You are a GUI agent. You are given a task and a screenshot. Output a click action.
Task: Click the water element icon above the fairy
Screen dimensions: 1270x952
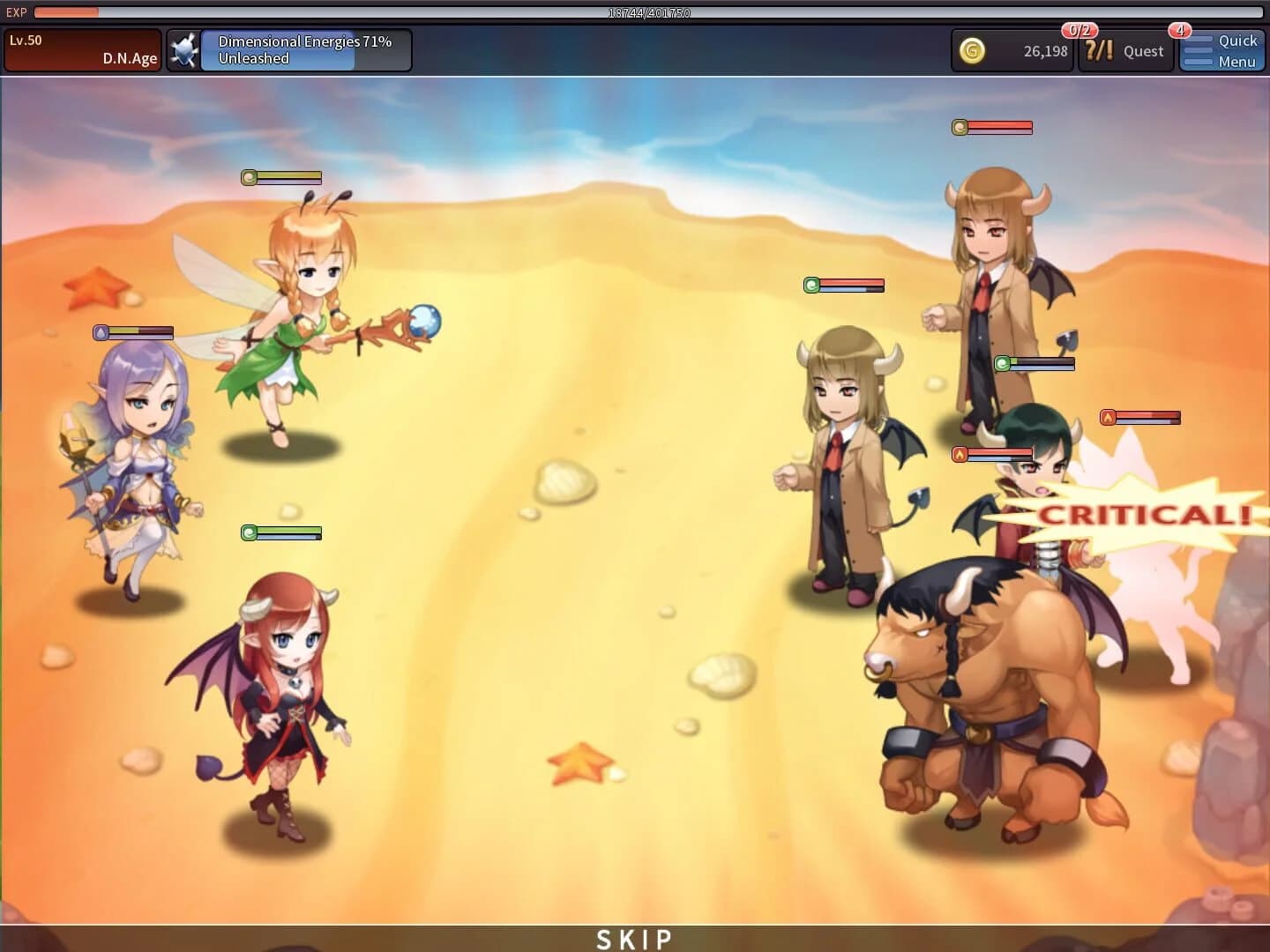click(250, 178)
